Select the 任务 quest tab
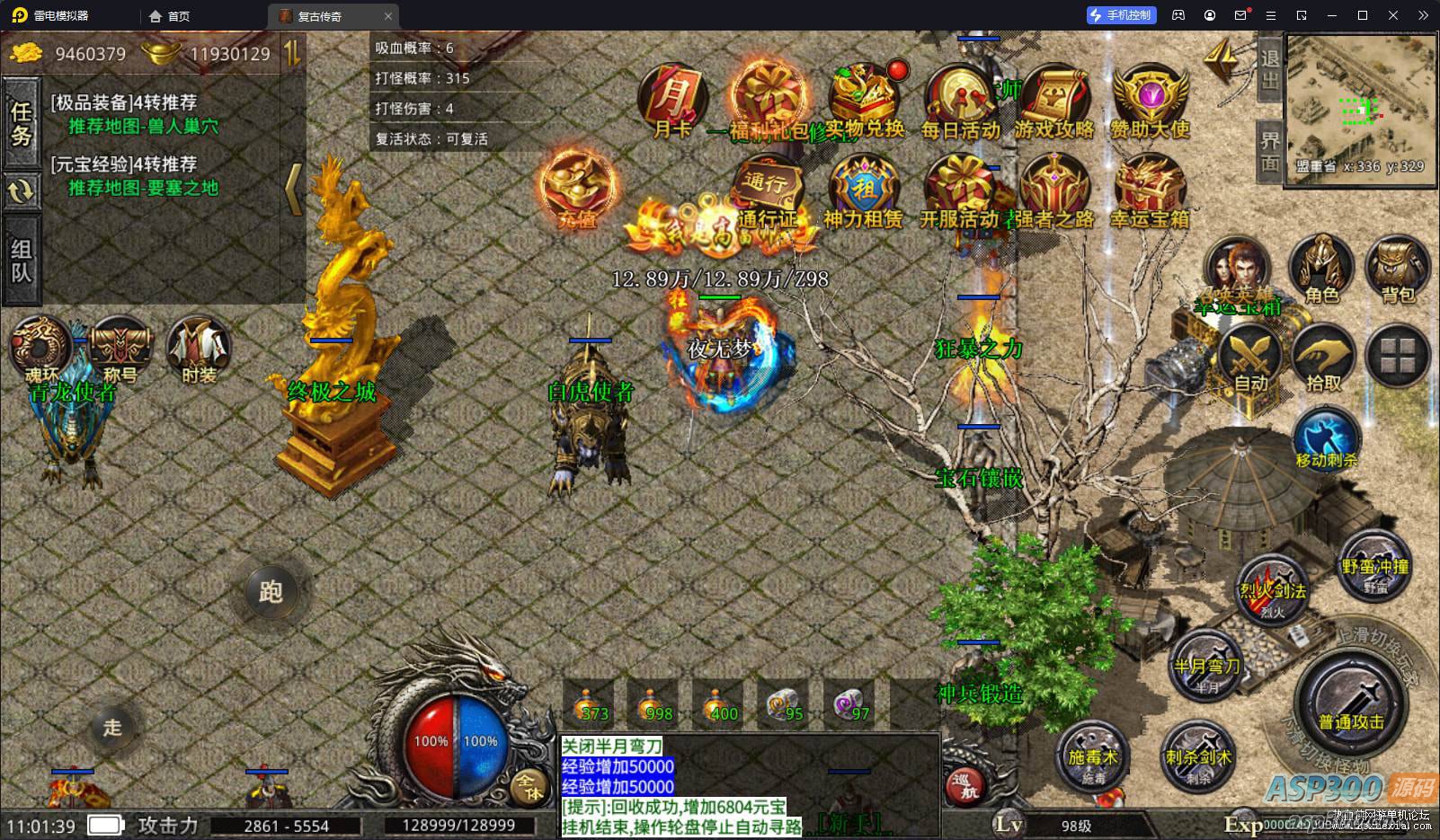Viewport: 1440px width, 840px height. (x=22, y=124)
